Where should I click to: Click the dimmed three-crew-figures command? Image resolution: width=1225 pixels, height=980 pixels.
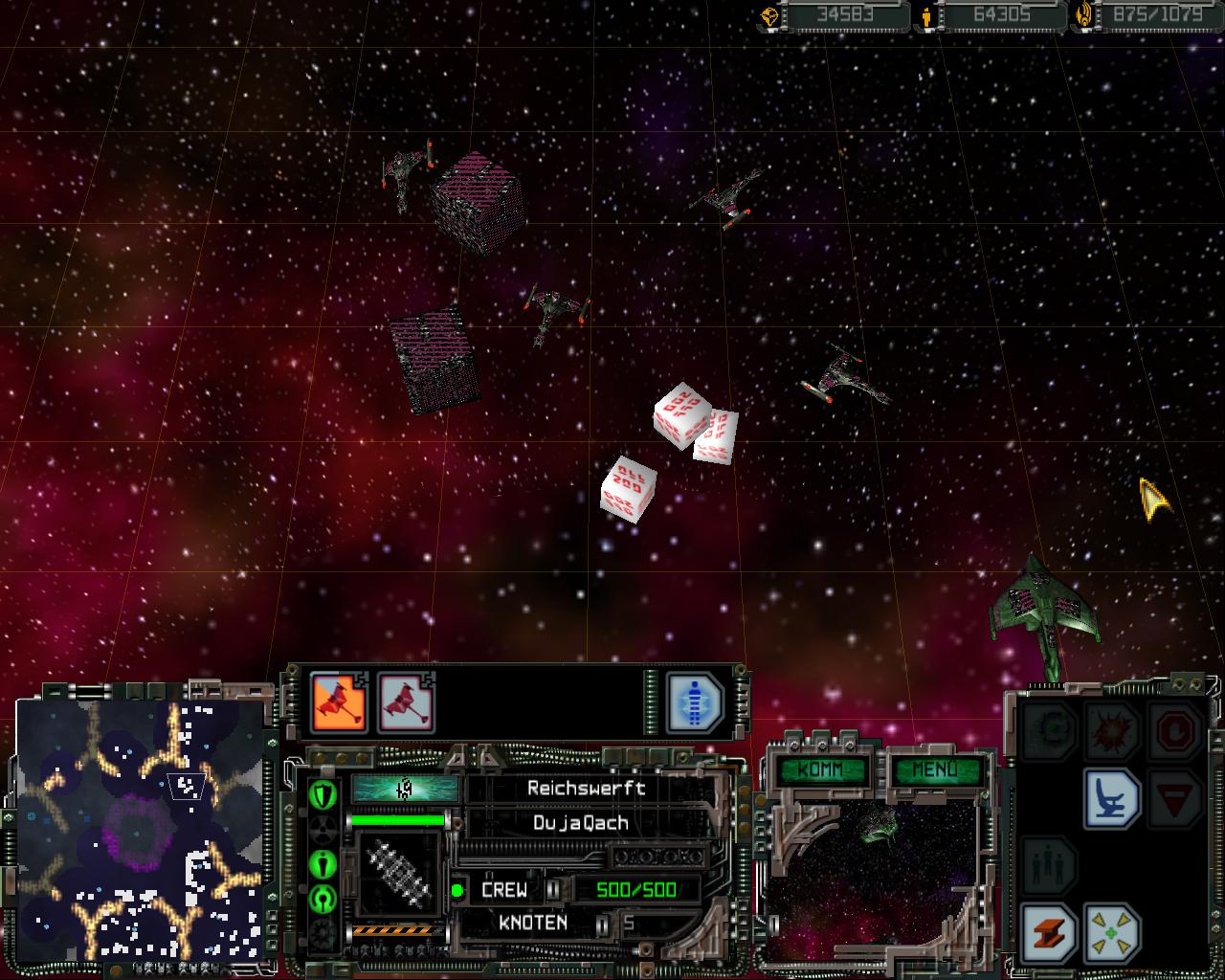(1049, 865)
